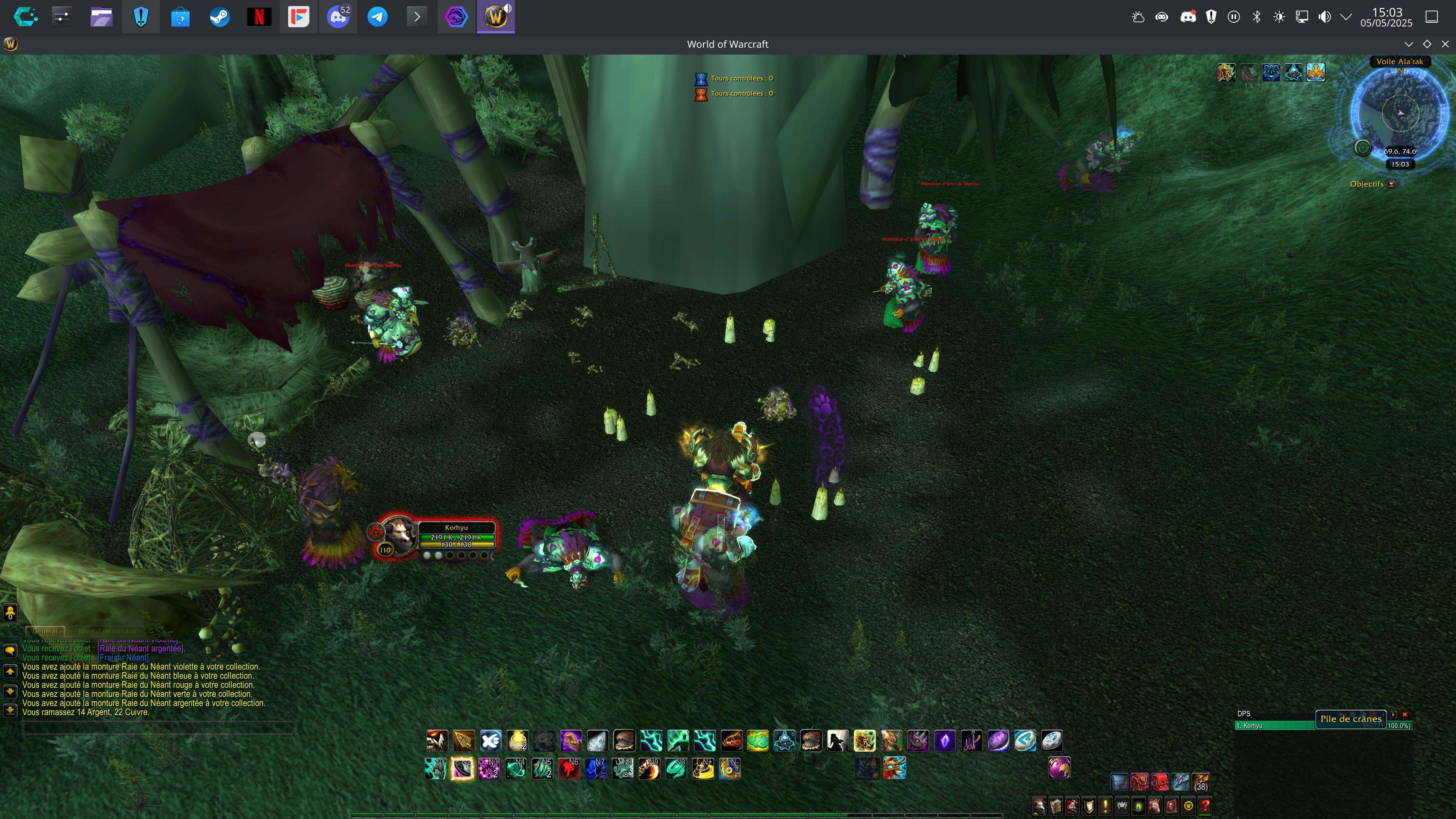
Task: Open the character info portrait micro button
Action: (1039, 805)
